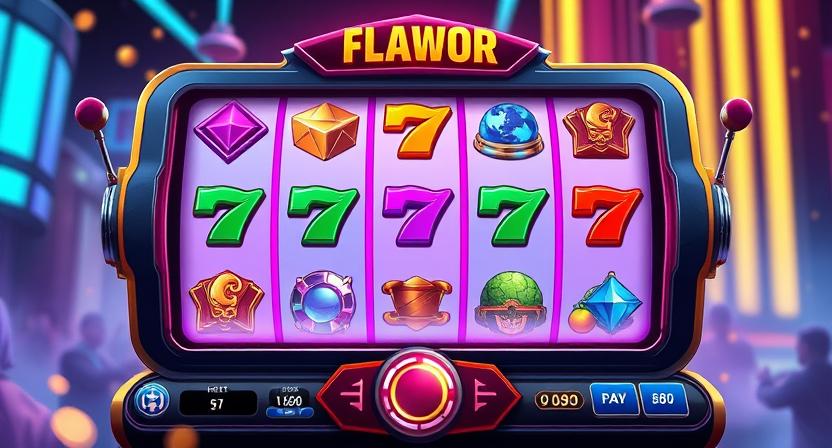
Task: Select the blue 880 button
Action: coord(663,399)
